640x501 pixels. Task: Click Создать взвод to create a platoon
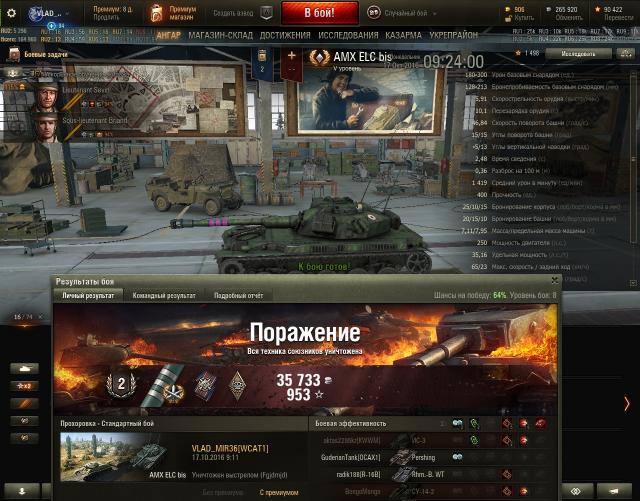(x=238, y=14)
